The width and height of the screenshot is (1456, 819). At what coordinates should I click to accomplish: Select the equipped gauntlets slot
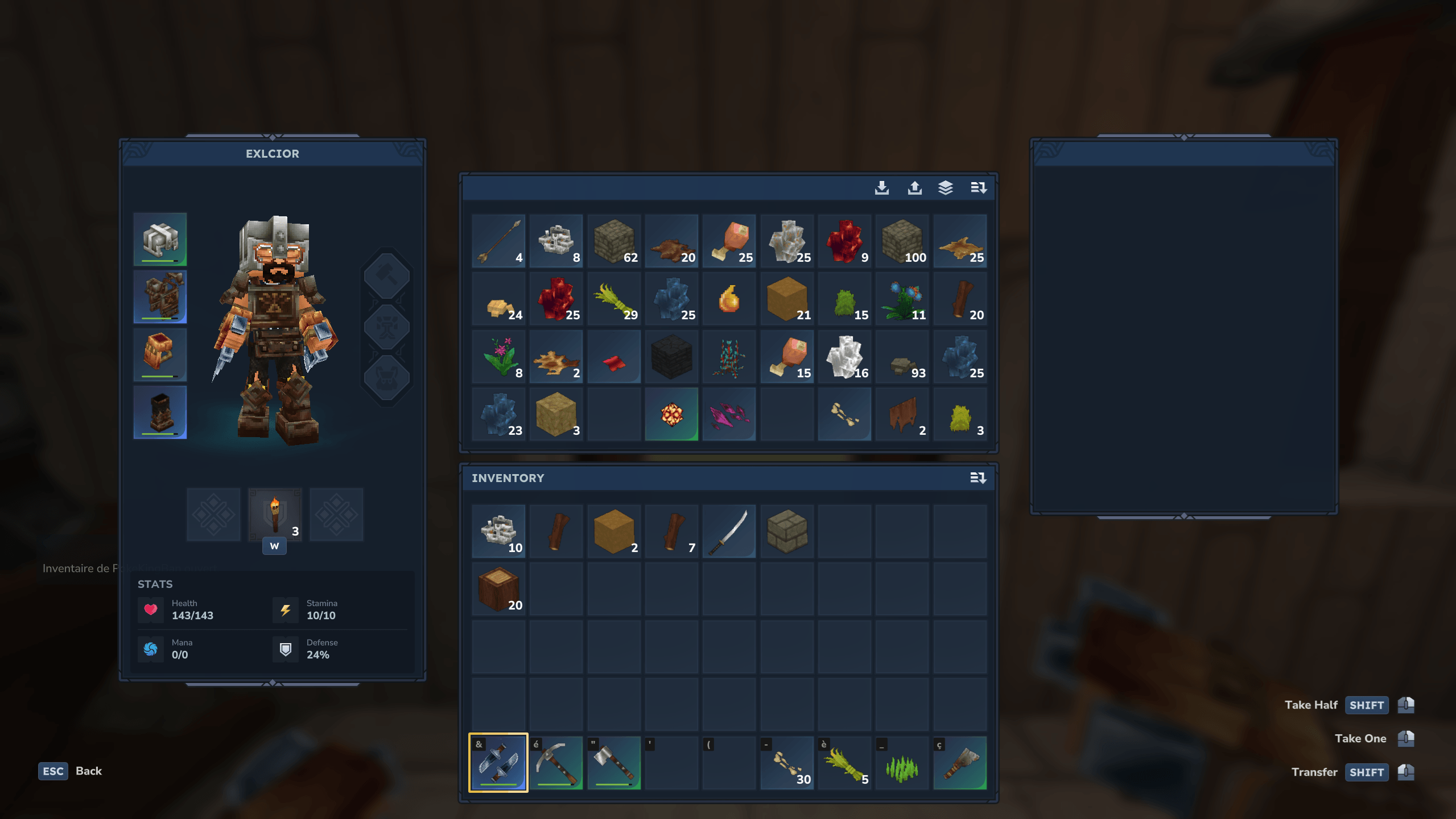point(160,355)
